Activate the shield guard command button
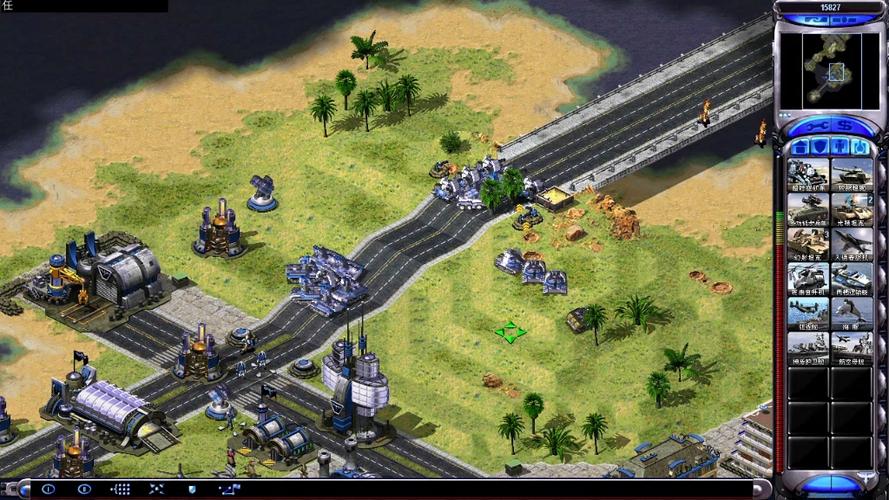This screenshot has width=889, height=500. point(192,489)
